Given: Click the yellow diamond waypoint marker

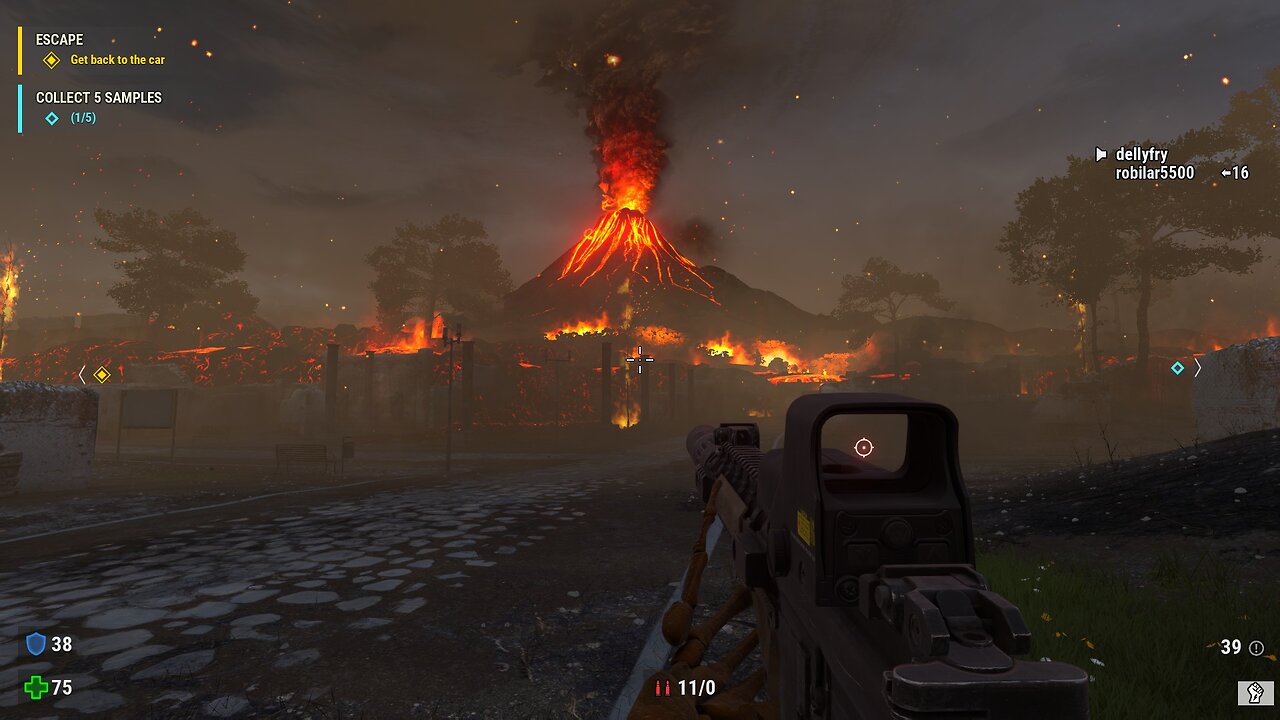Looking at the screenshot, I should click(101, 375).
